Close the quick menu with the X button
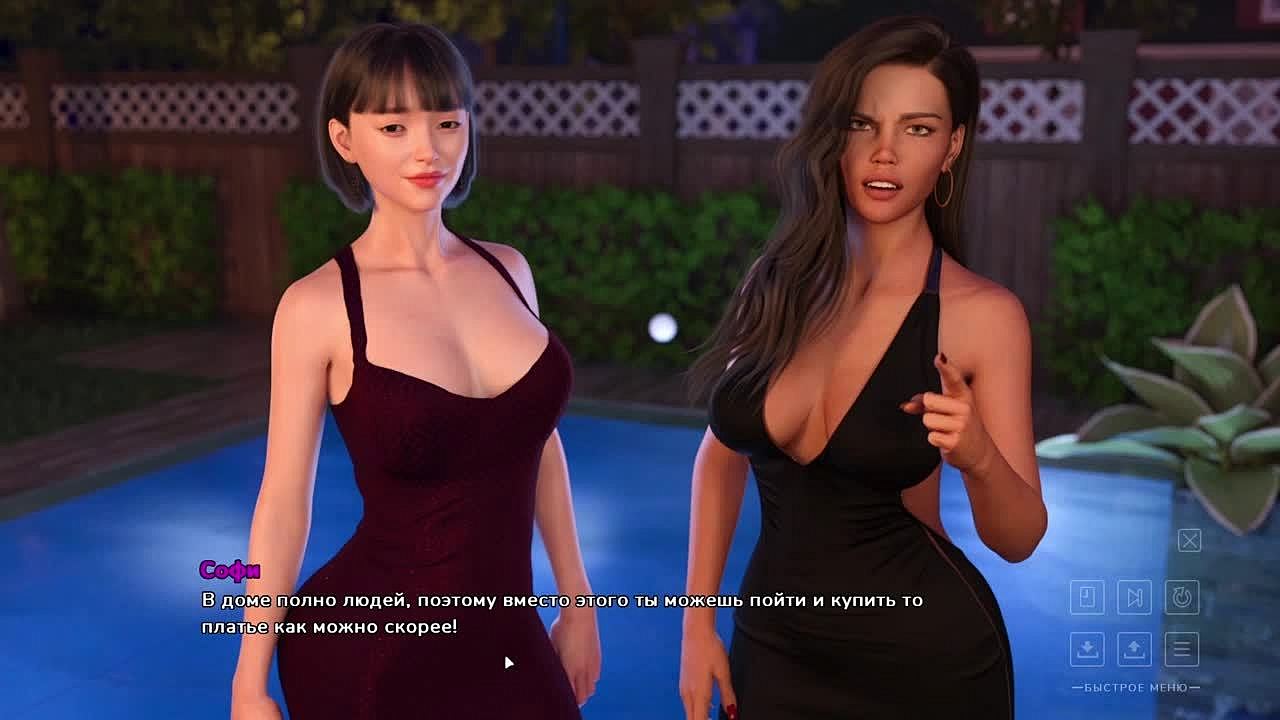 point(1189,541)
